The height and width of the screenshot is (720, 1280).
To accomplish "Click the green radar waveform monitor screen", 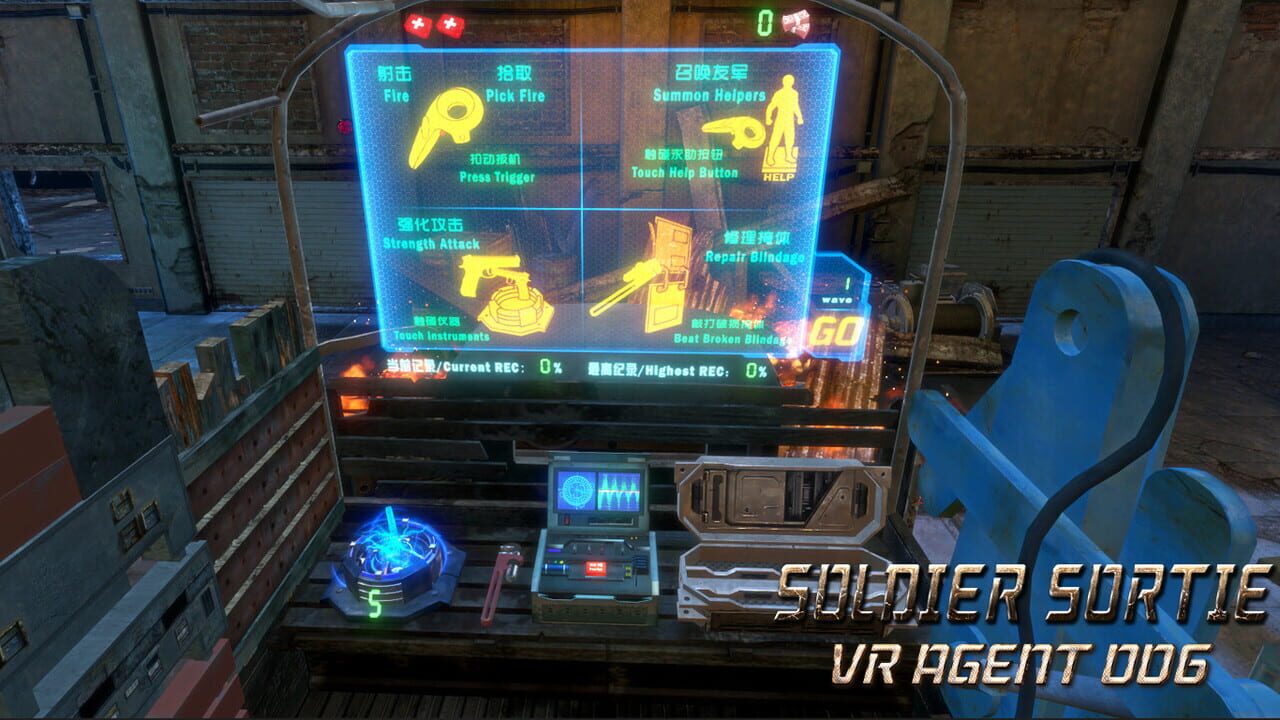I will (x=598, y=490).
